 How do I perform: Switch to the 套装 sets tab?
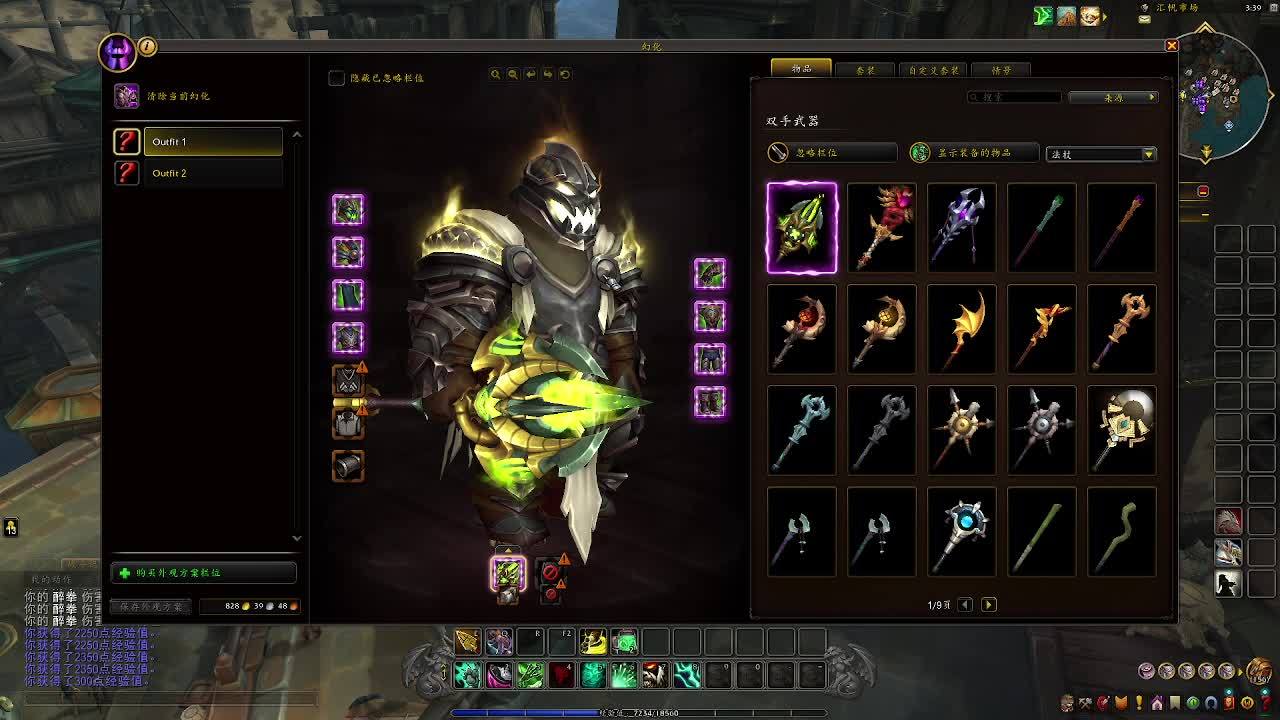coord(865,70)
